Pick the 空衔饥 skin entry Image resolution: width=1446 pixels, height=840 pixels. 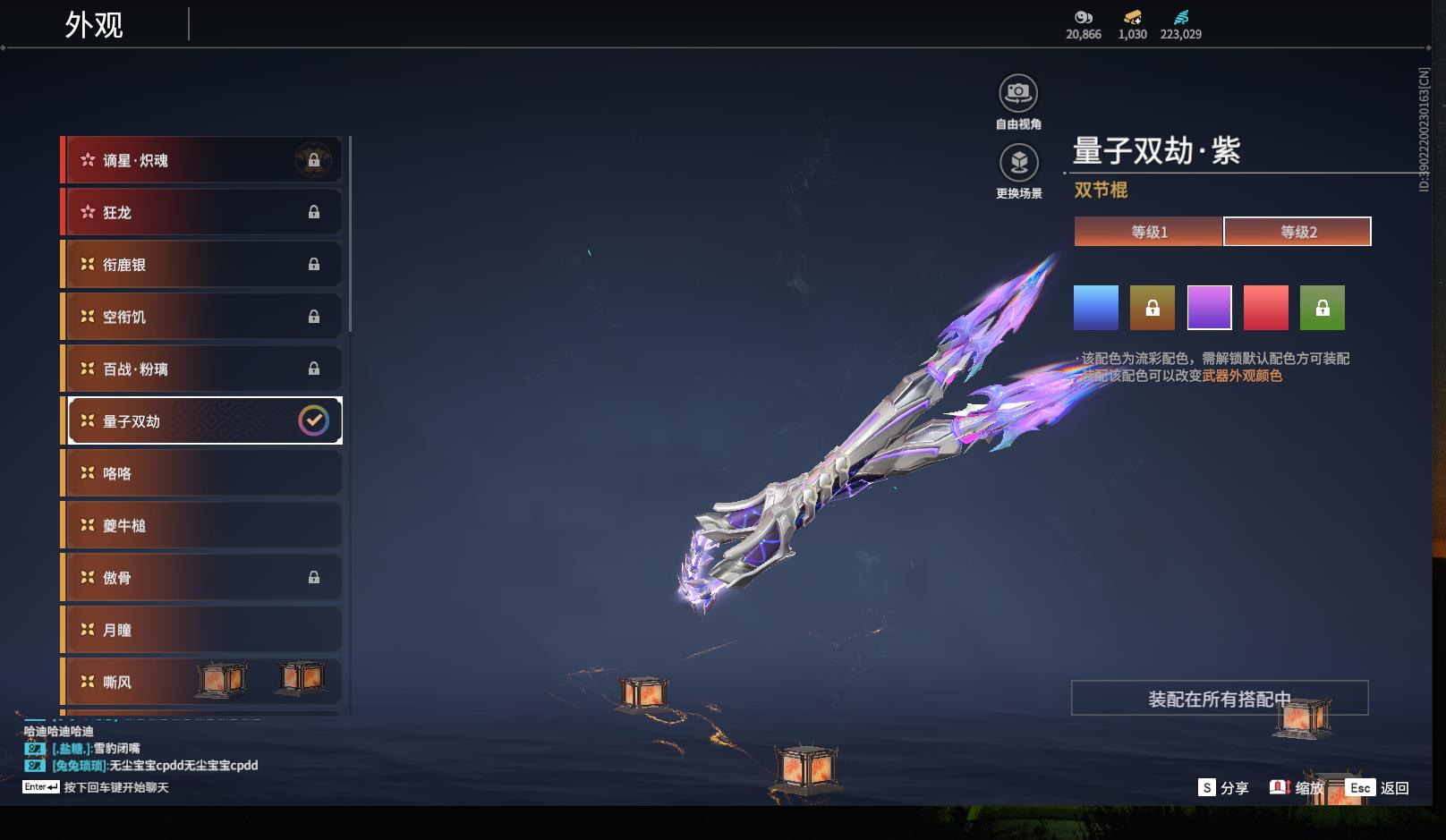202,317
